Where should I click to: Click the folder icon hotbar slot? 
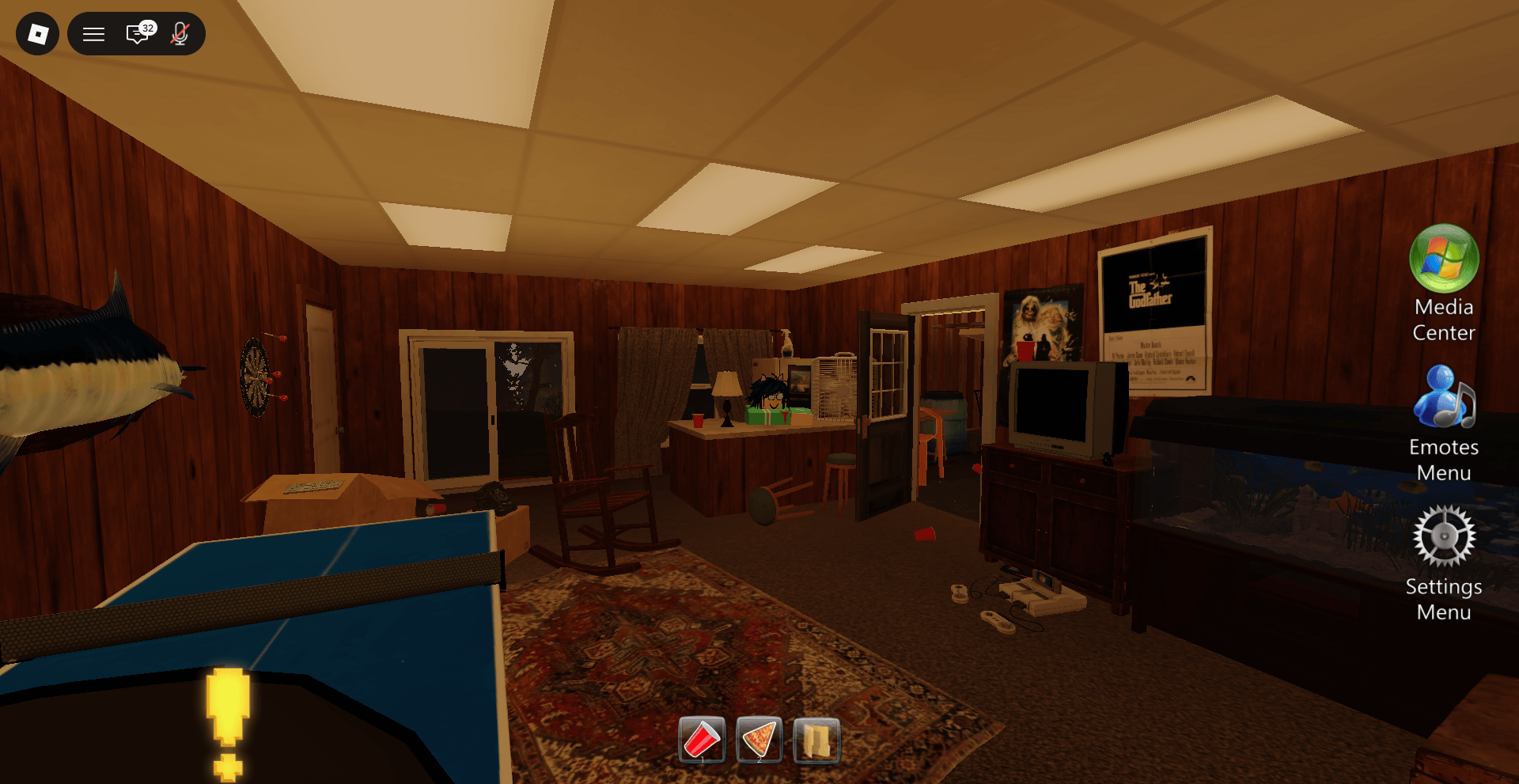(816, 740)
